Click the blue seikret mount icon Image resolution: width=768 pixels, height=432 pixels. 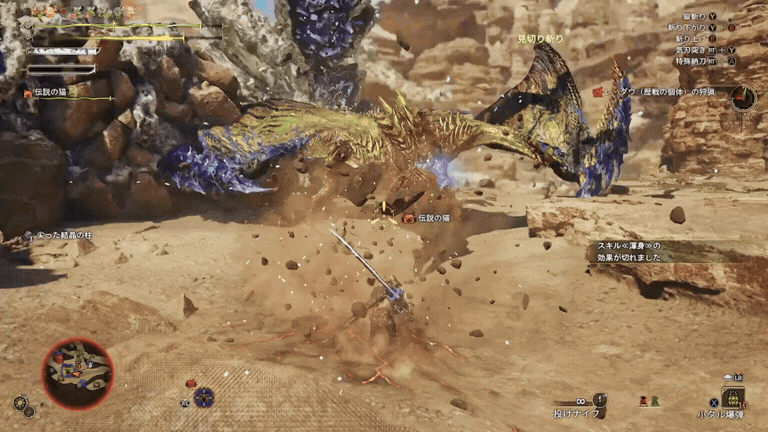(204, 396)
